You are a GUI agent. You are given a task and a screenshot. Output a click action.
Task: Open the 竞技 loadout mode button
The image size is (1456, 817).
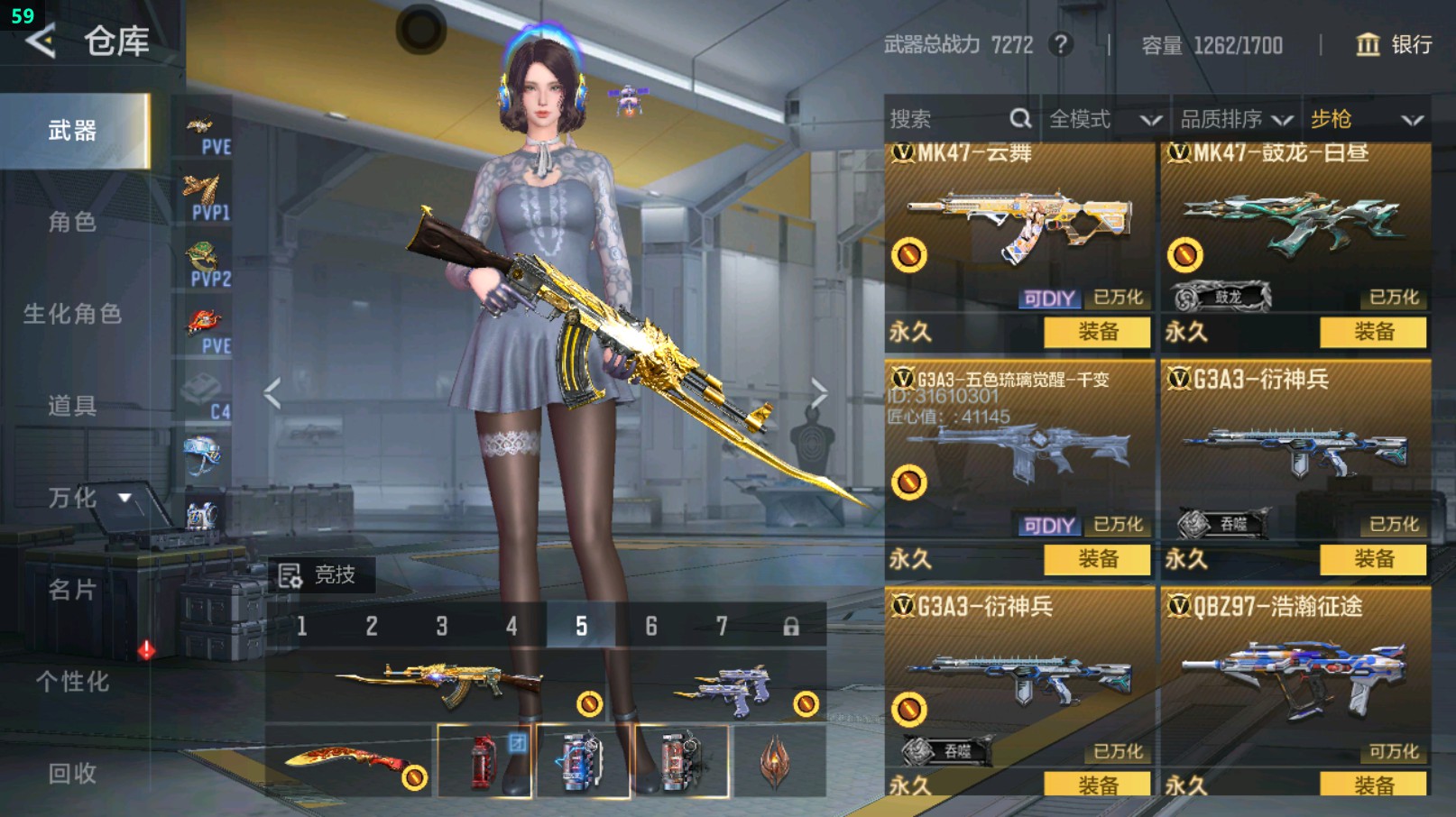coord(318,574)
